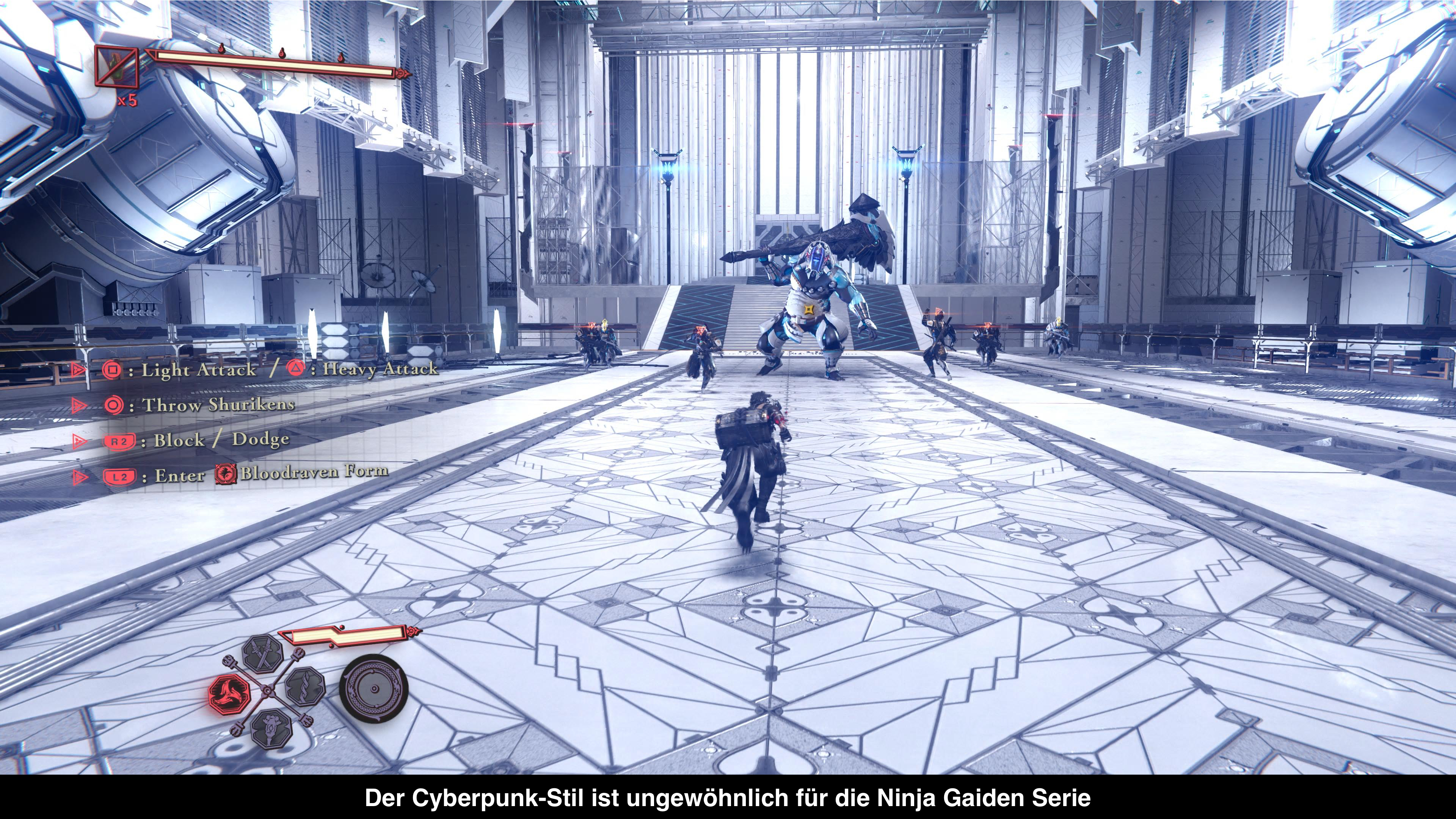This screenshot has height=819, width=1456.
Task: Pick the twisted blade weapon slot
Action: [305, 686]
